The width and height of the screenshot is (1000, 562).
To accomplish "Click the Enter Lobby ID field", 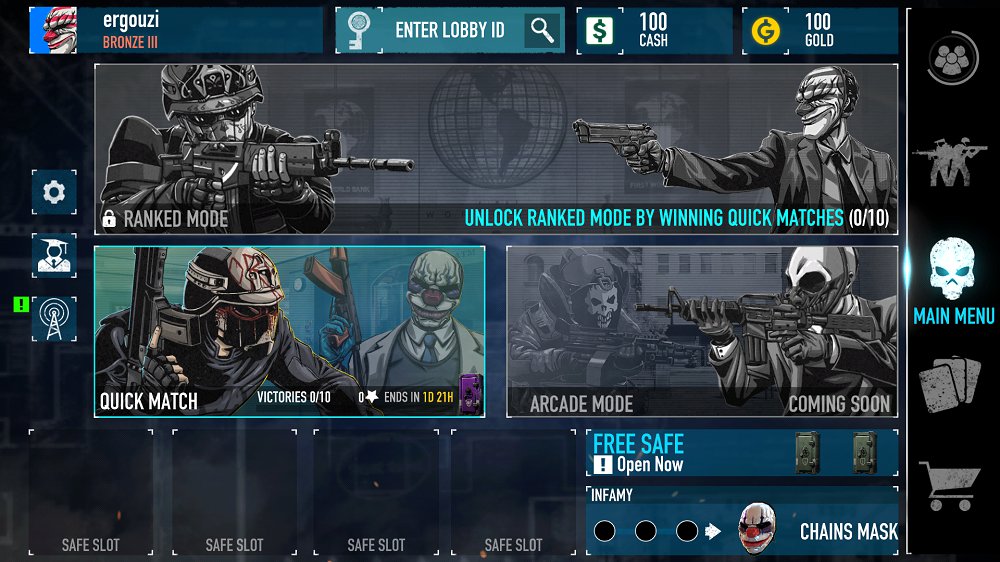I will click(x=449, y=30).
